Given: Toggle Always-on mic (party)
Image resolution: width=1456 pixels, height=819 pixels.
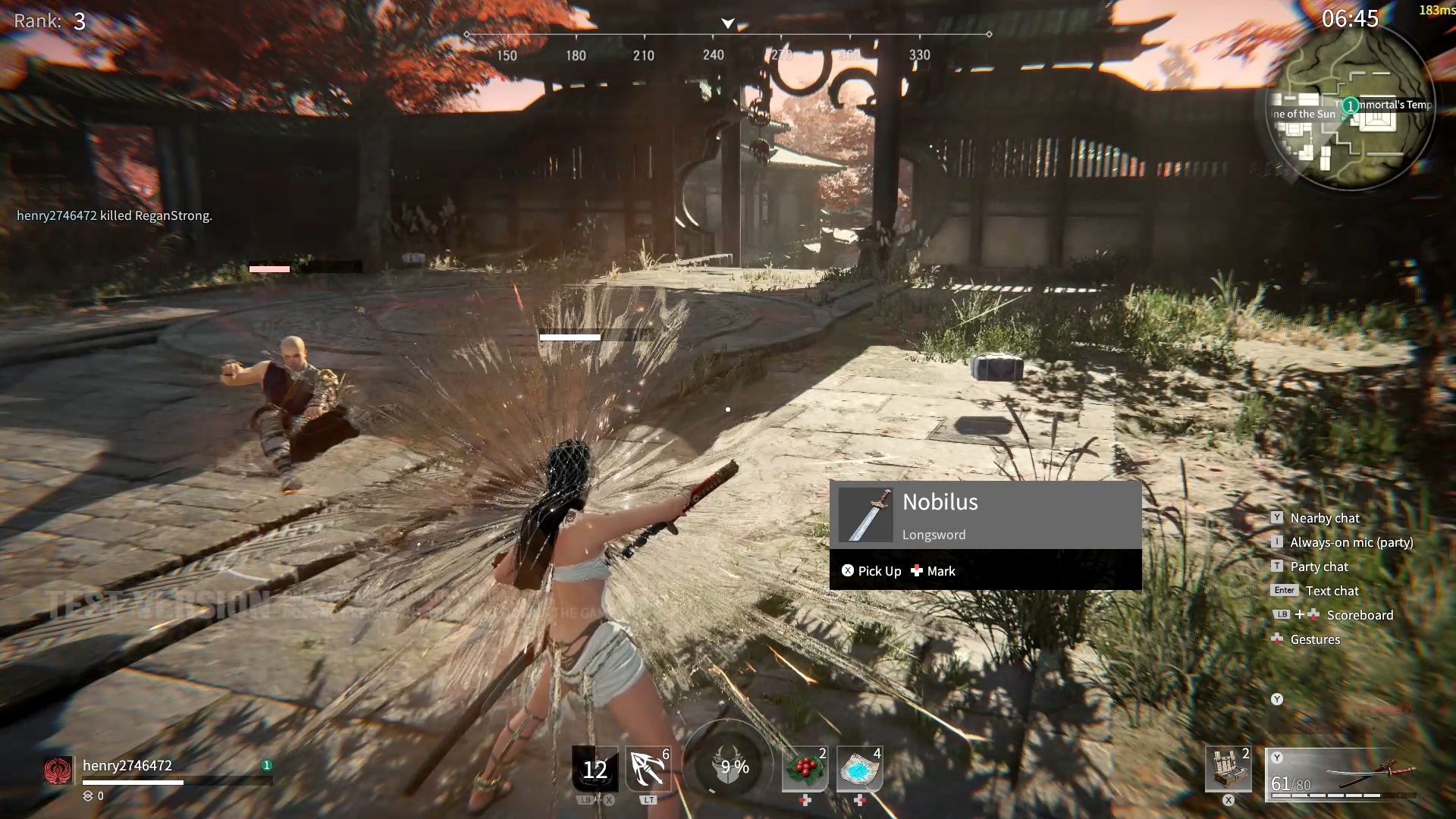Looking at the screenshot, I should pos(1351,542).
